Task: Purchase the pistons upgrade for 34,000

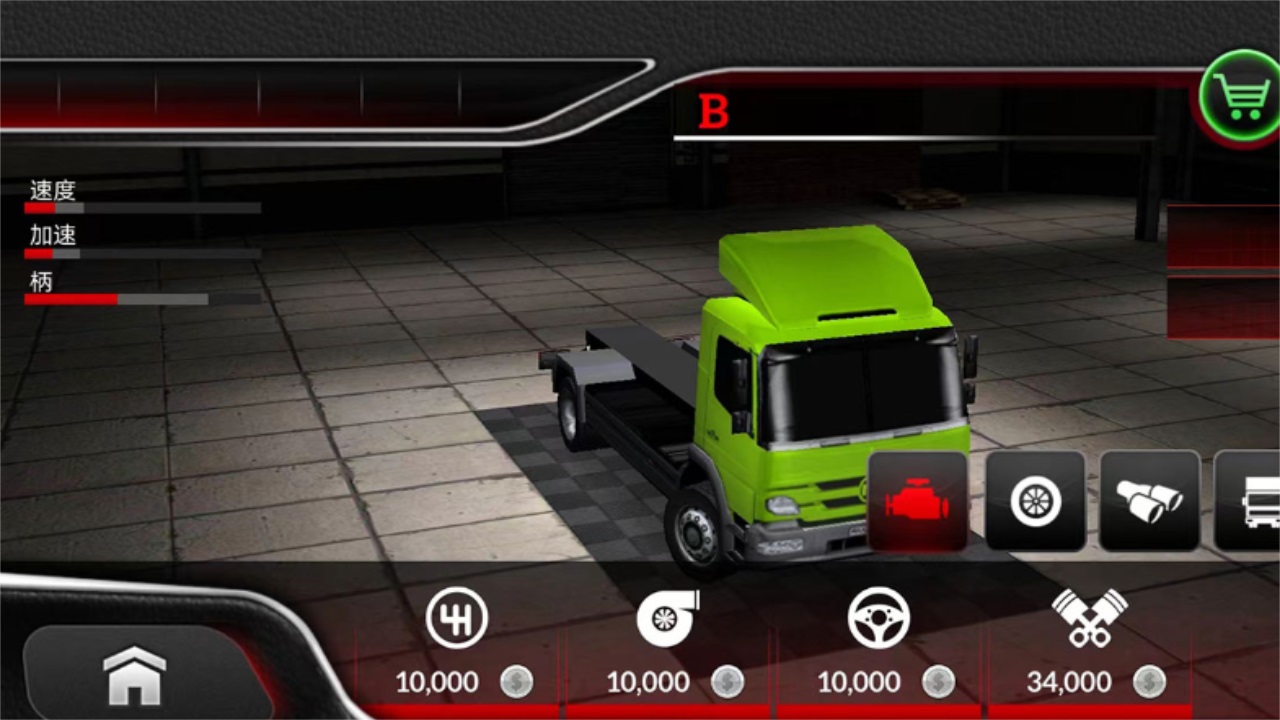Action: coord(1090,643)
